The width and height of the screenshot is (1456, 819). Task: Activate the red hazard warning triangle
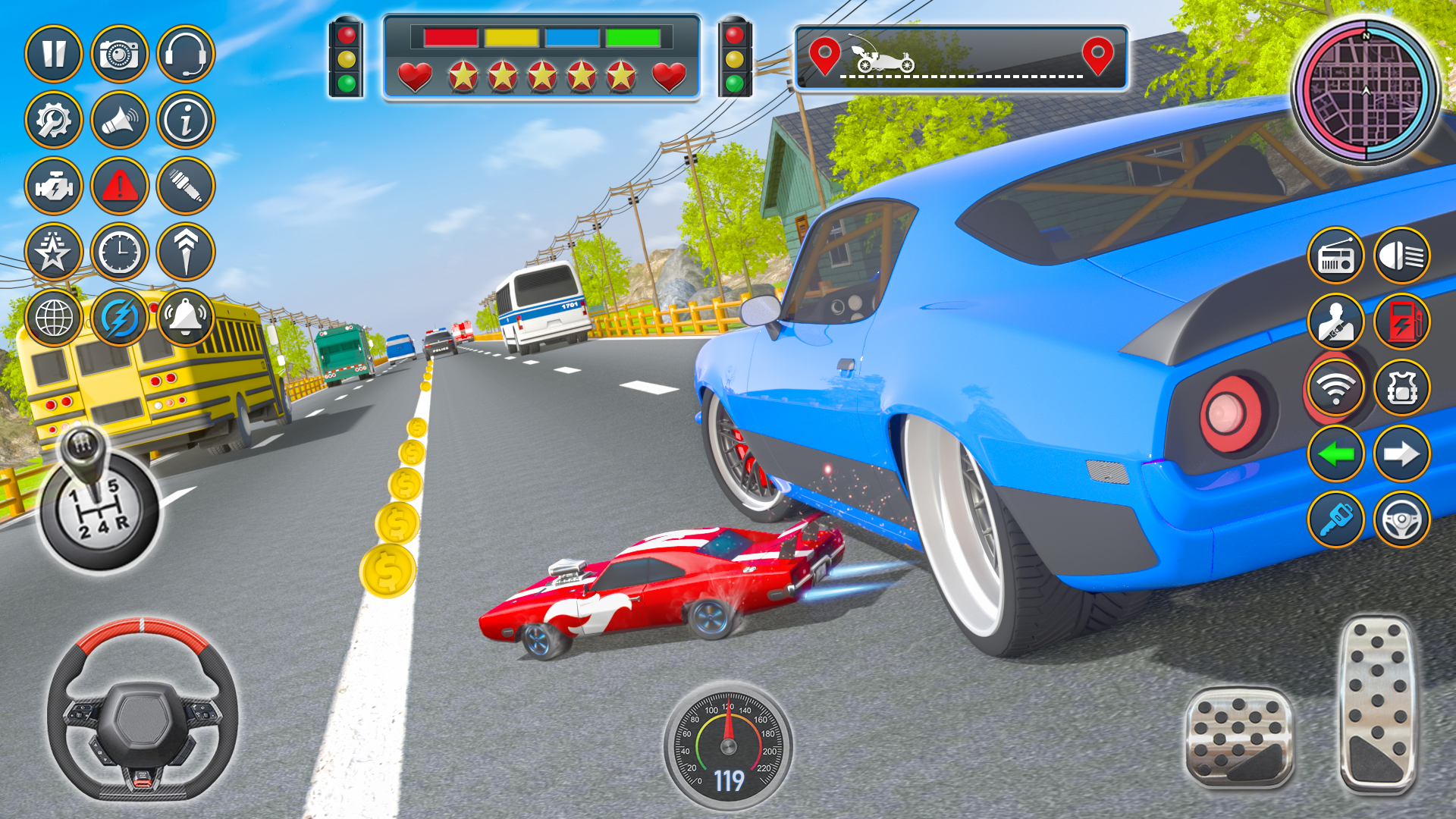pyautogui.click(x=120, y=186)
